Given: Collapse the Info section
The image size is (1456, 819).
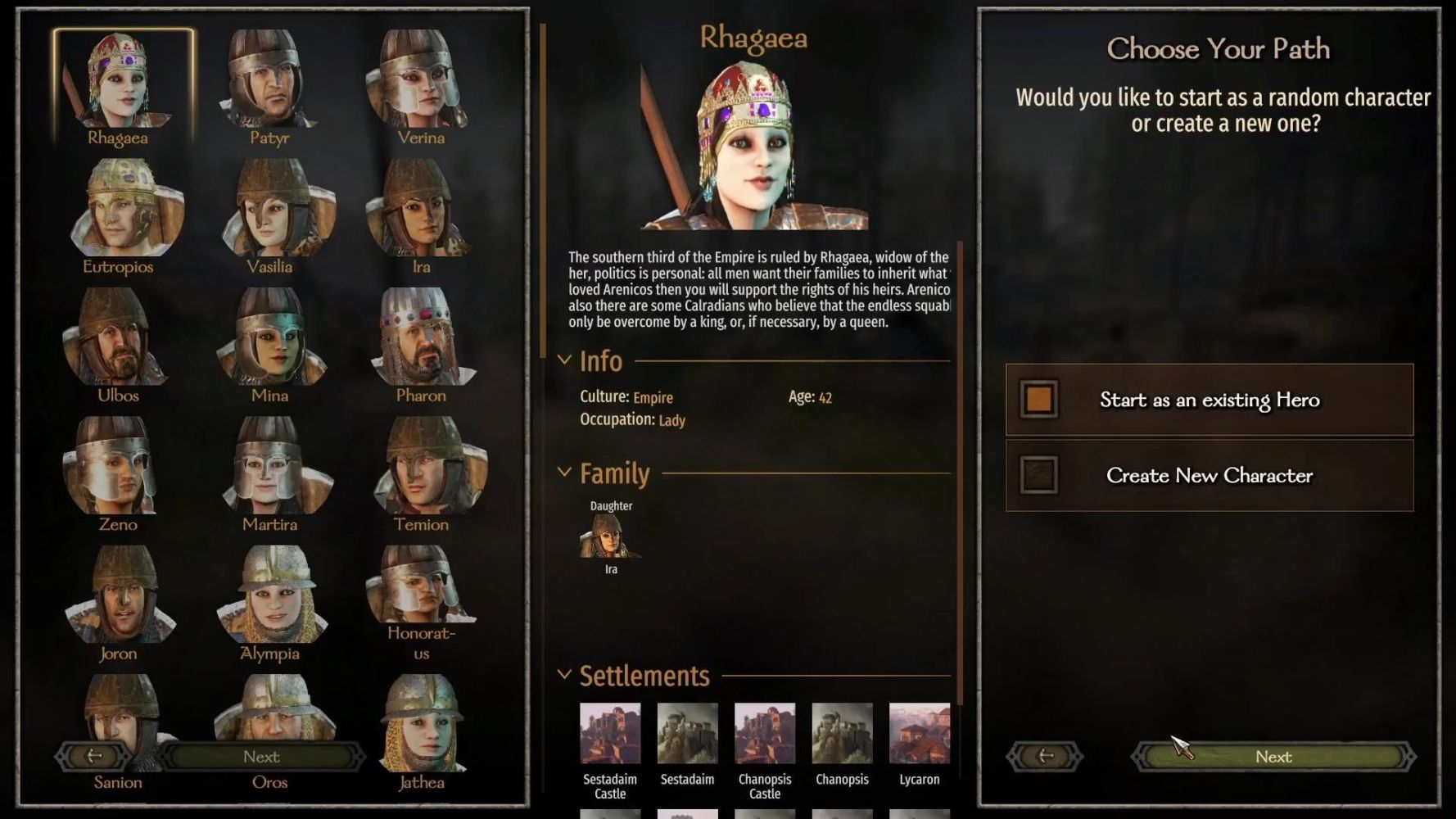Looking at the screenshot, I should [x=564, y=360].
